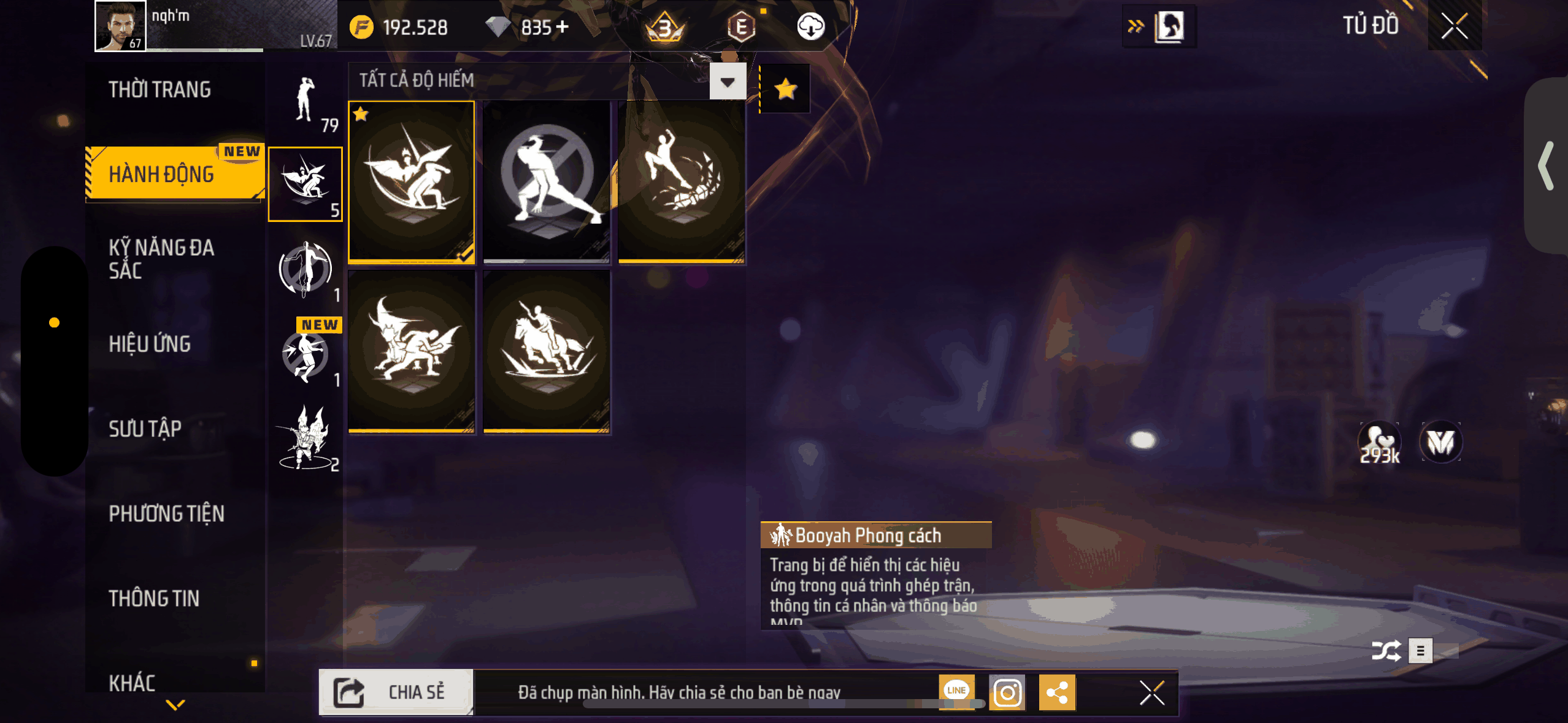The height and width of the screenshot is (723, 1568).
Task: Select the Hành Động category tab
Action: point(162,174)
